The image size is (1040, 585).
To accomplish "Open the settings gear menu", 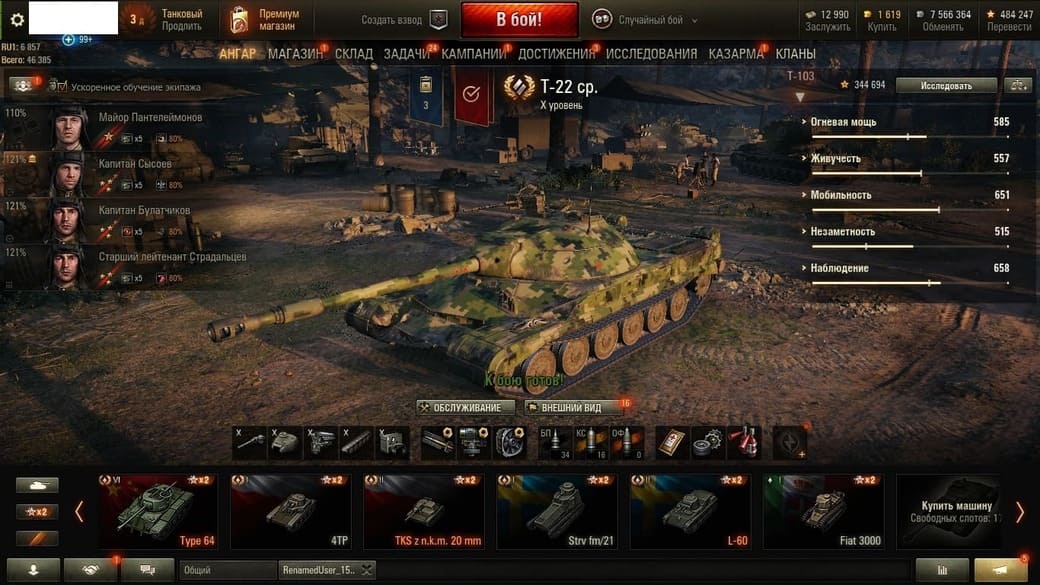I will [x=16, y=19].
